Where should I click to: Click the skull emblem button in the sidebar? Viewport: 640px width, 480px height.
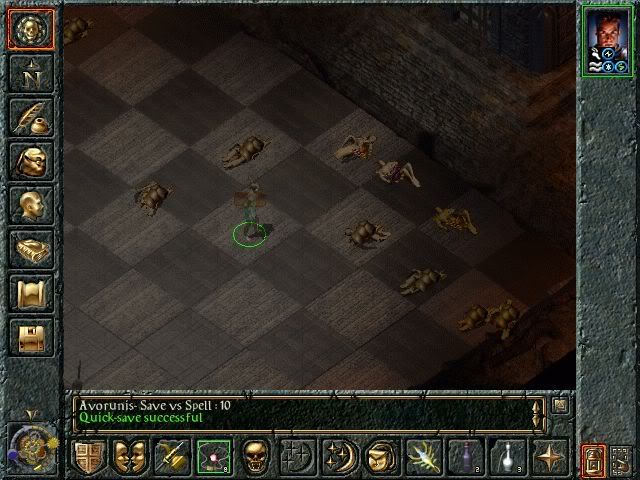[31, 28]
